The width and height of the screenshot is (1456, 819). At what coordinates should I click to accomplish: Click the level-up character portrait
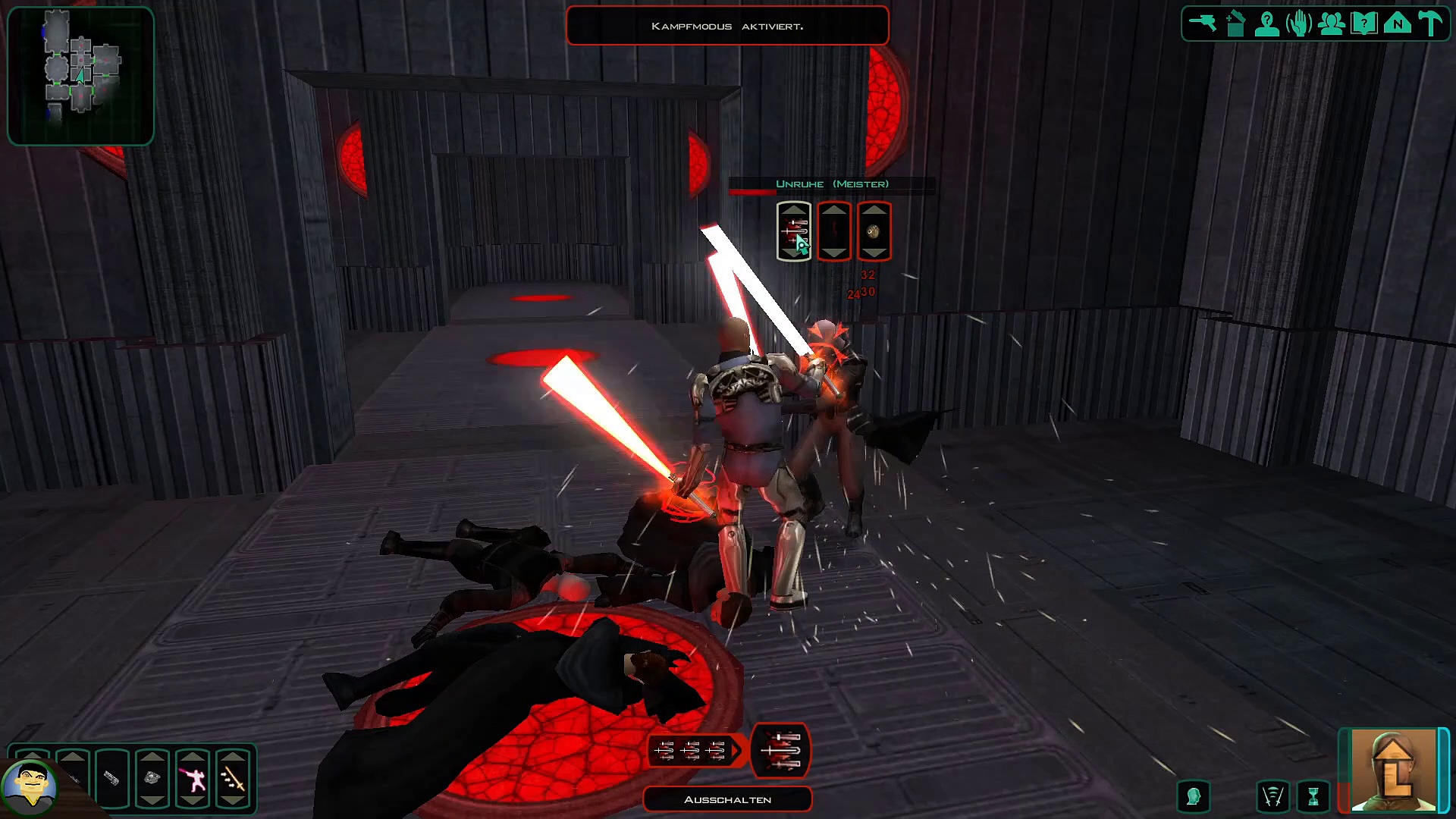(x=1393, y=770)
